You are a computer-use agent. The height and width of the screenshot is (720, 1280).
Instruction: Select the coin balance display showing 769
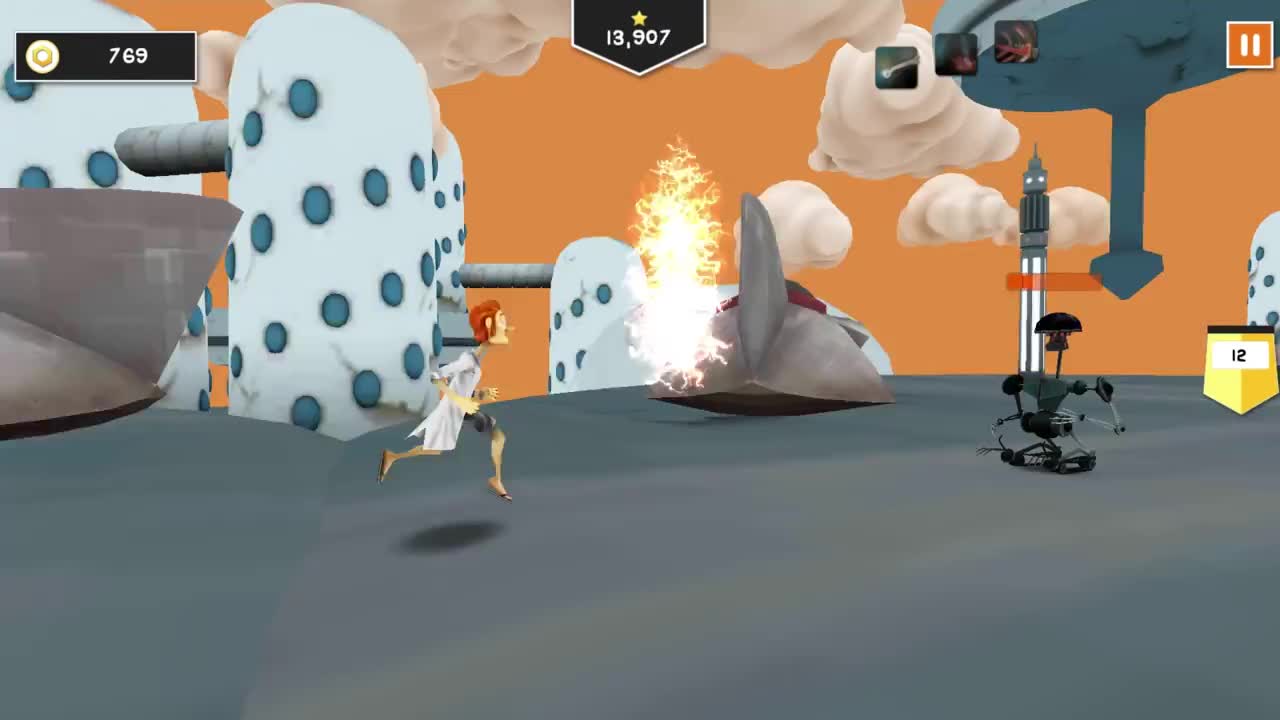point(123,56)
